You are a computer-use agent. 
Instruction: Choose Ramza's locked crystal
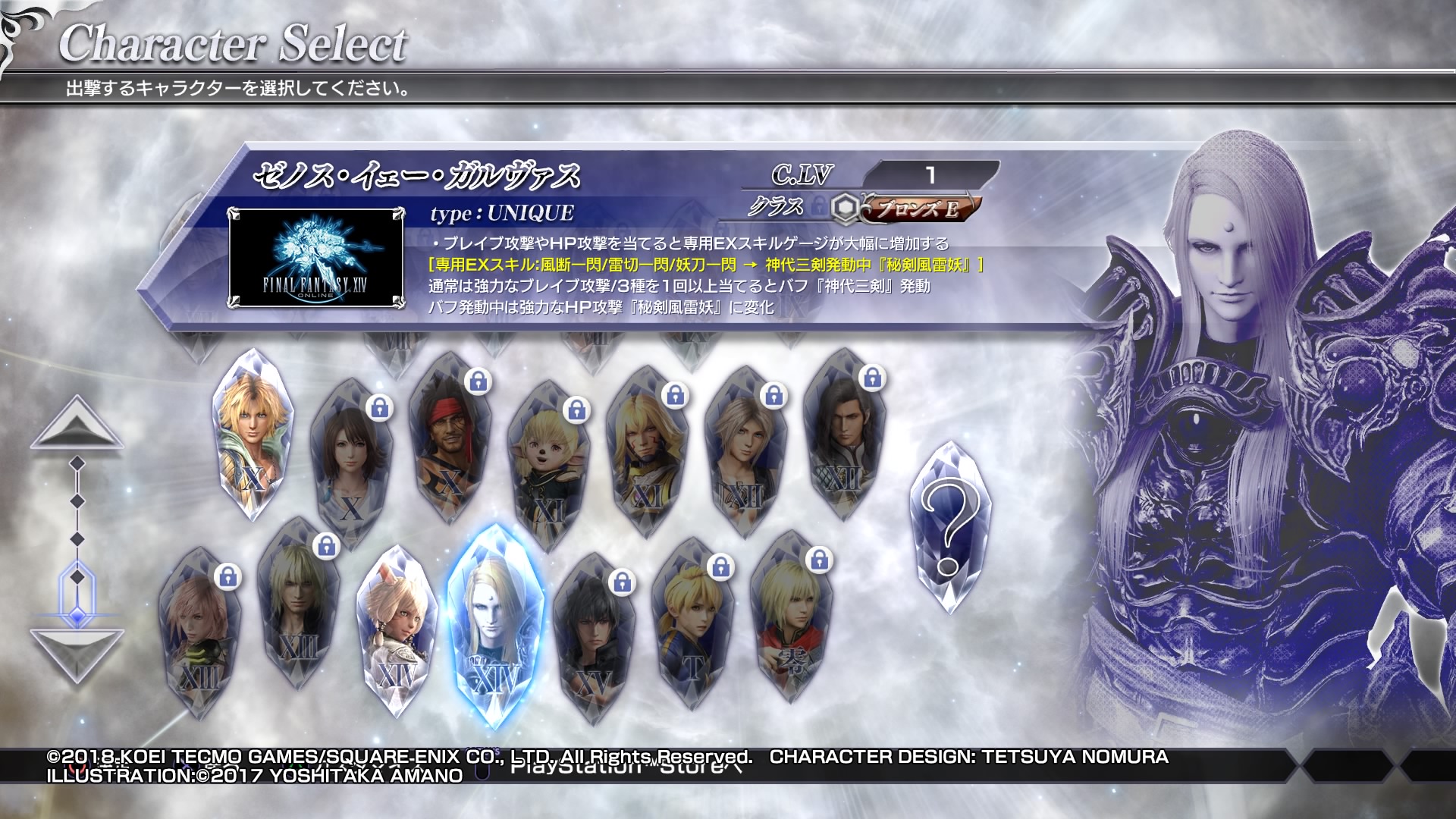point(692,622)
